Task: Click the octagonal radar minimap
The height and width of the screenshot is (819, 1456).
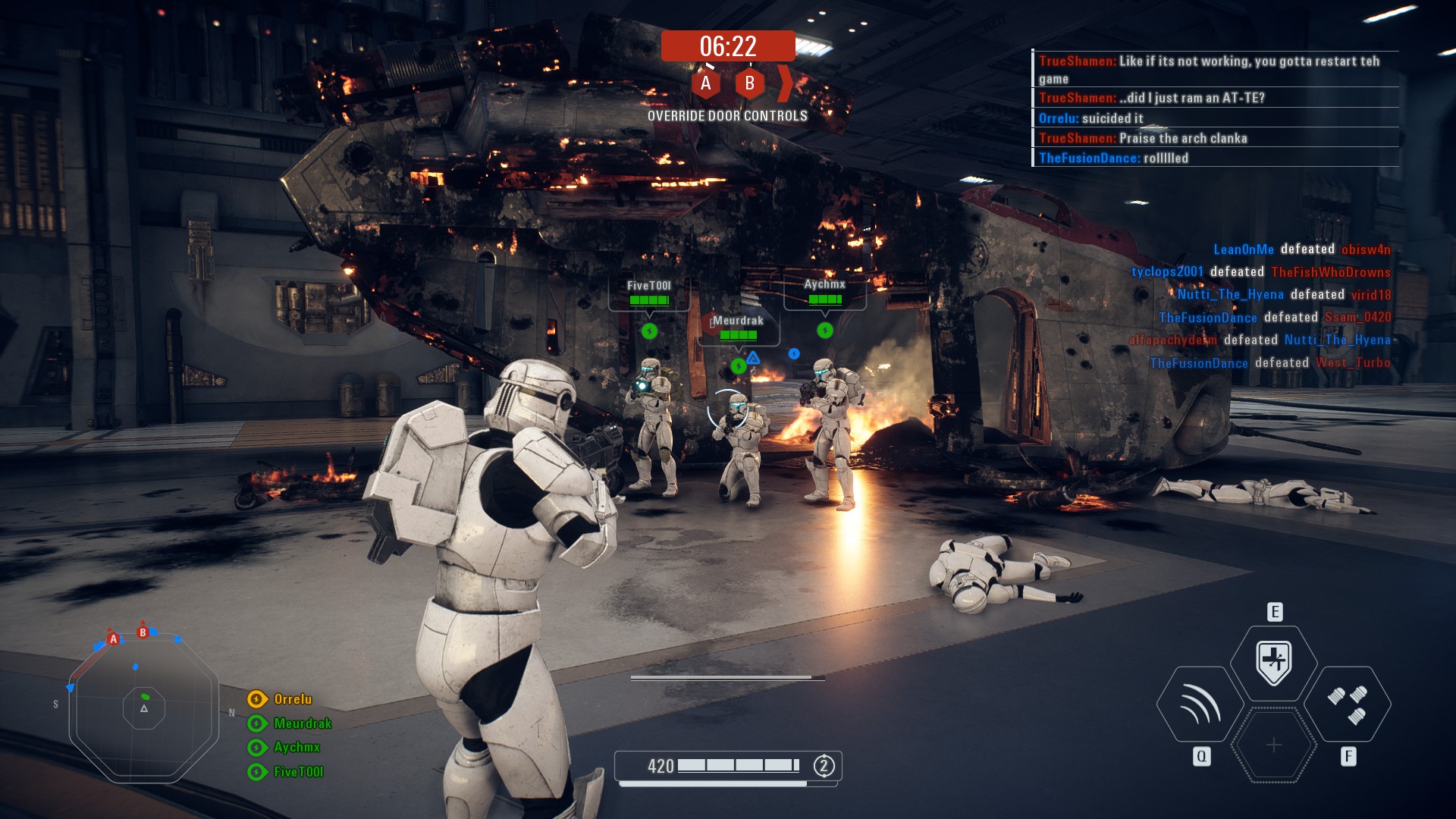Action: (x=144, y=708)
